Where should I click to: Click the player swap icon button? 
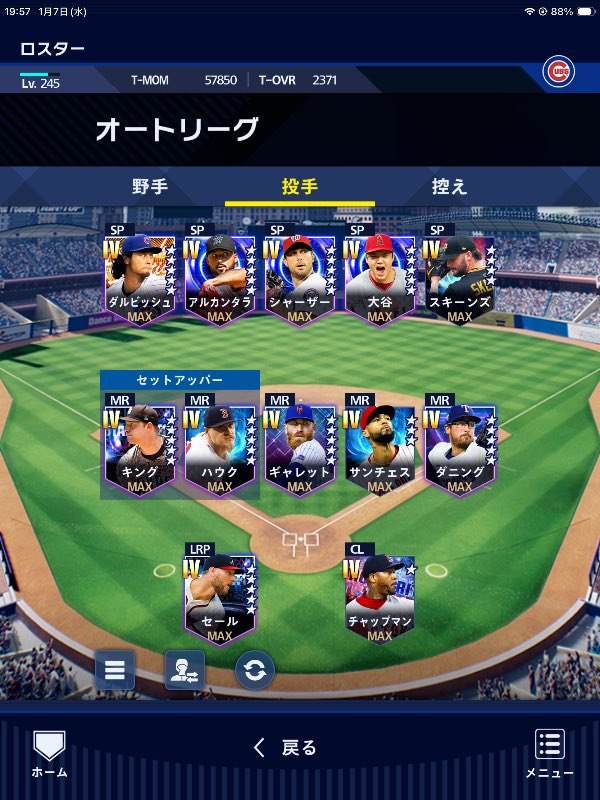click(x=185, y=670)
